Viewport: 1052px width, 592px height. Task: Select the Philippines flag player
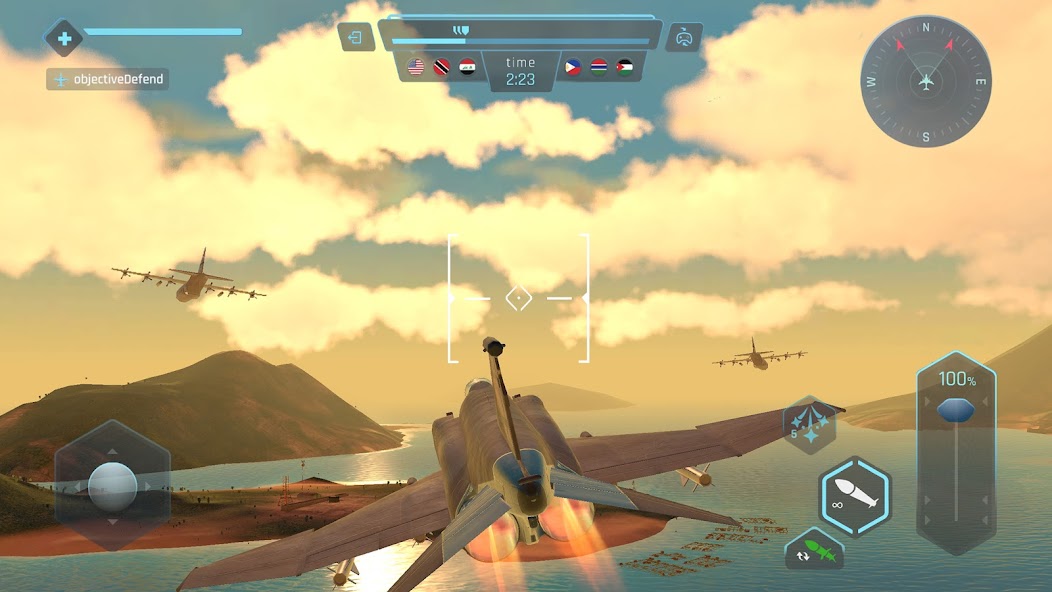(573, 67)
